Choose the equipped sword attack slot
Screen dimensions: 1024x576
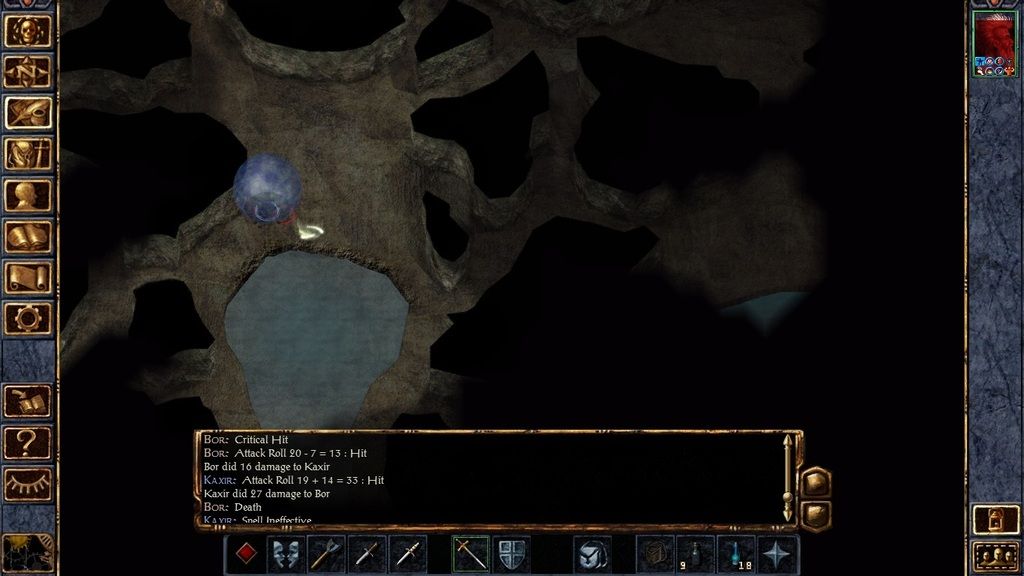[470, 554]
